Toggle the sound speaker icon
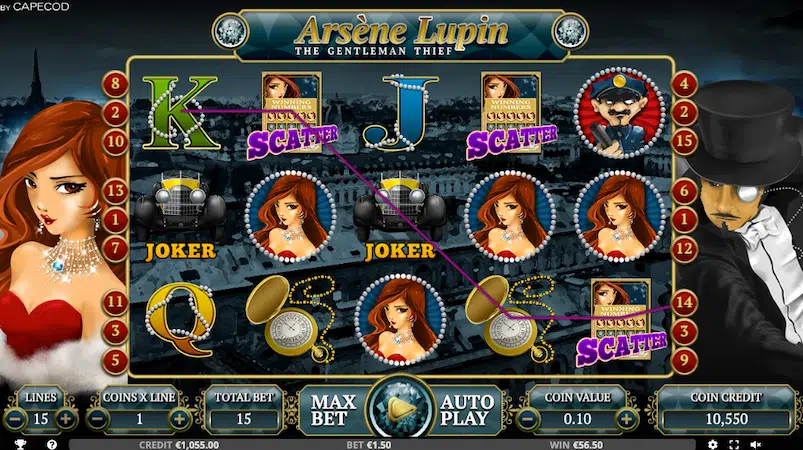Screen dimensions: 803x450 coord(756,443)
